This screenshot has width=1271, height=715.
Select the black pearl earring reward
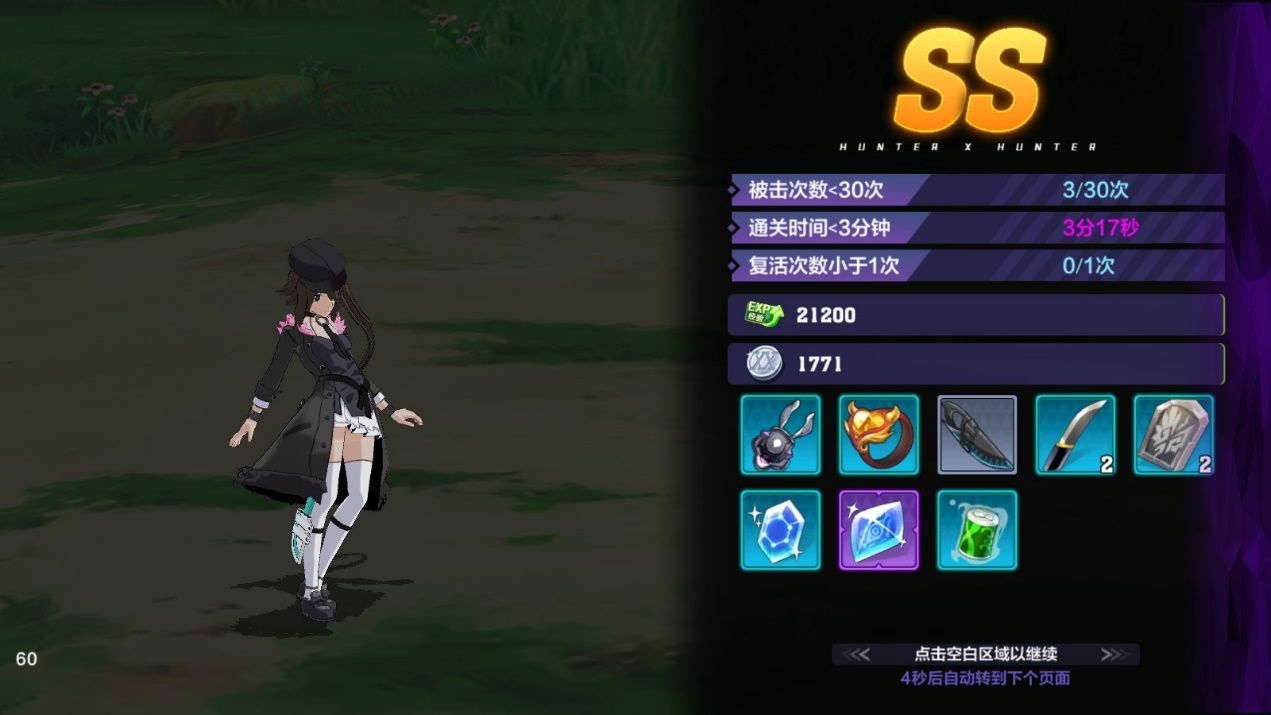tap(781, 434)
